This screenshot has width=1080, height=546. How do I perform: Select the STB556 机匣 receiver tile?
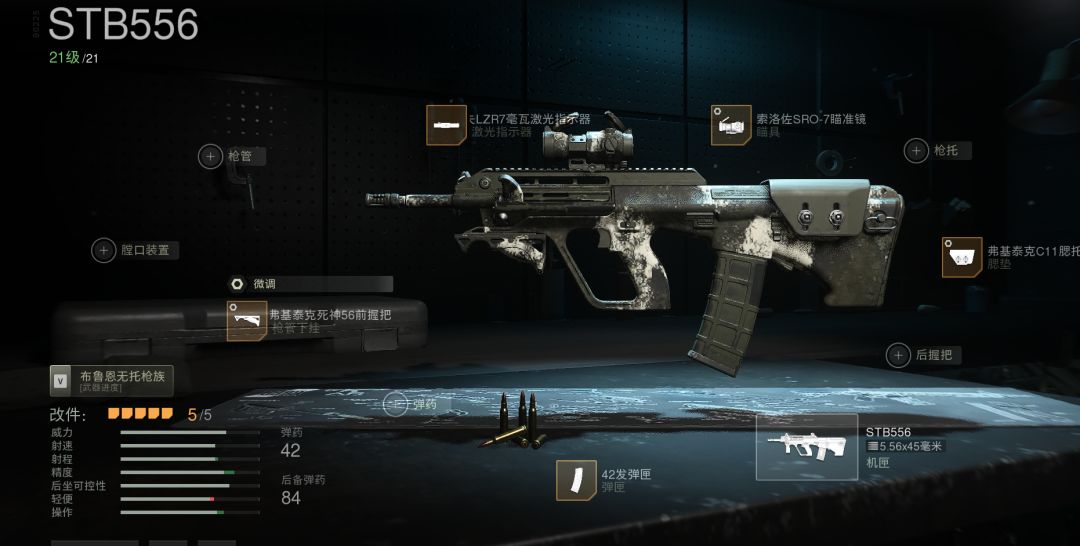coord(806,447)
